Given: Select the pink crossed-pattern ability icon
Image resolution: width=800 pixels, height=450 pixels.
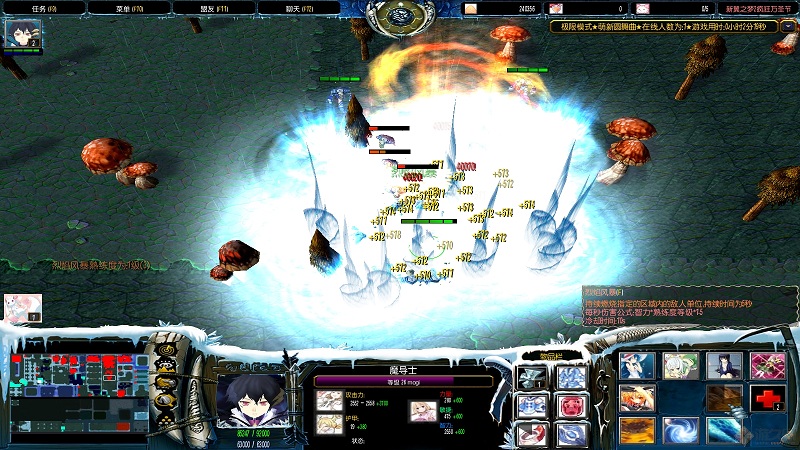Looking at the screenshot, I should (767, 366).
